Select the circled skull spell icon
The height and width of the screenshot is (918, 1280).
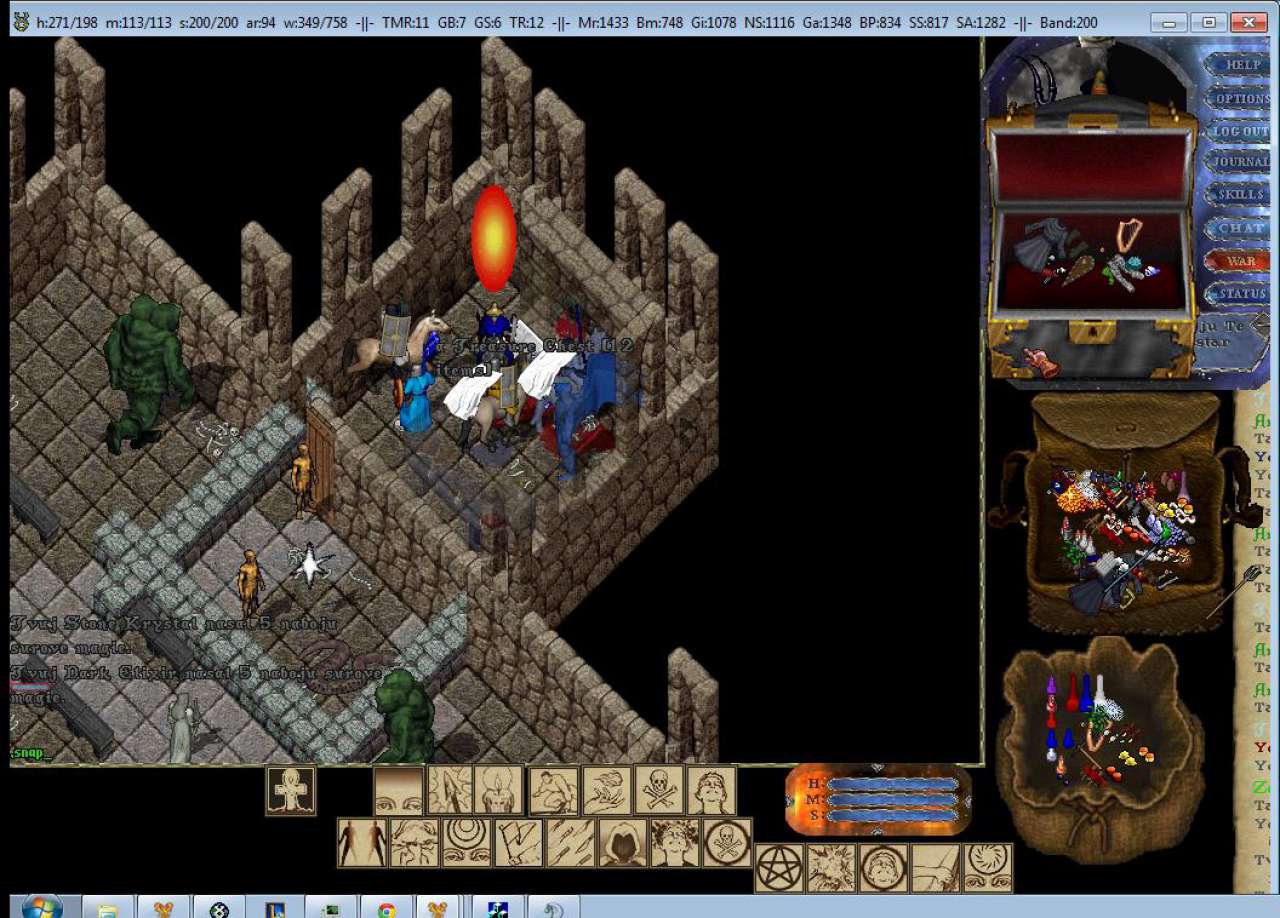(727, 843)
